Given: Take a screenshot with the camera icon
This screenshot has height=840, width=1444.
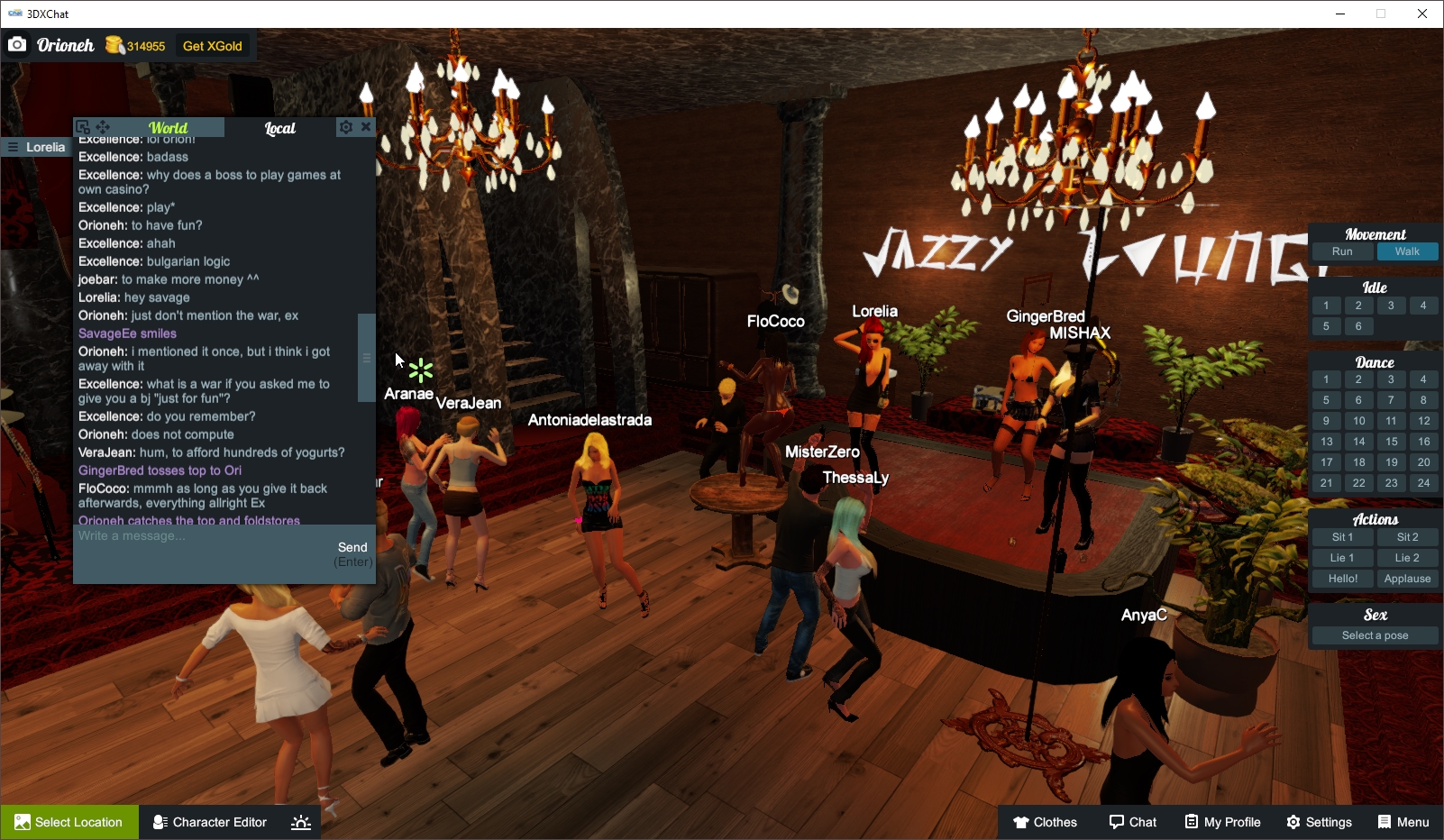Looking at the screenshot, I should point(17,43).
